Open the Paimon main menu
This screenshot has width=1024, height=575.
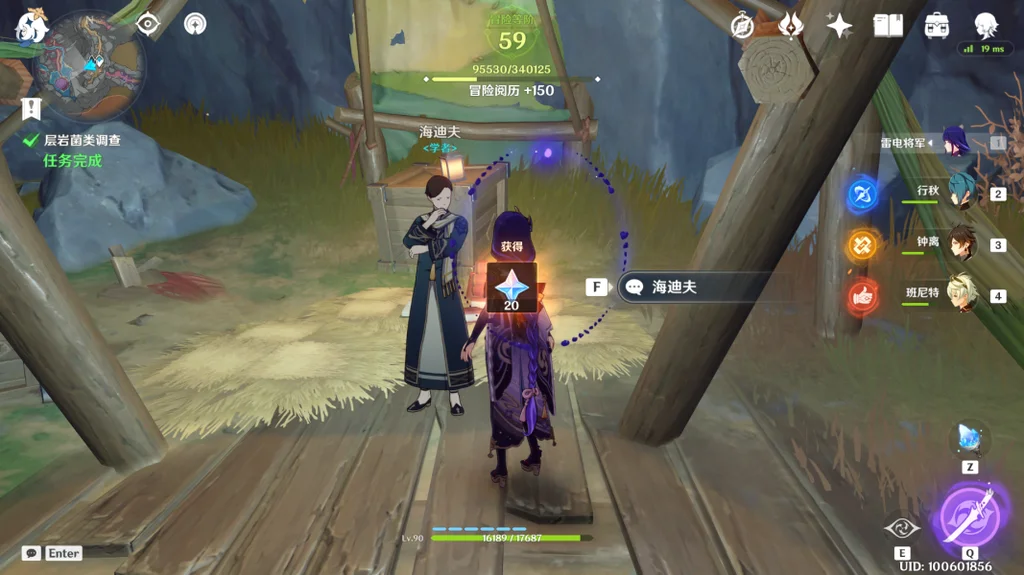coord(32,30)
